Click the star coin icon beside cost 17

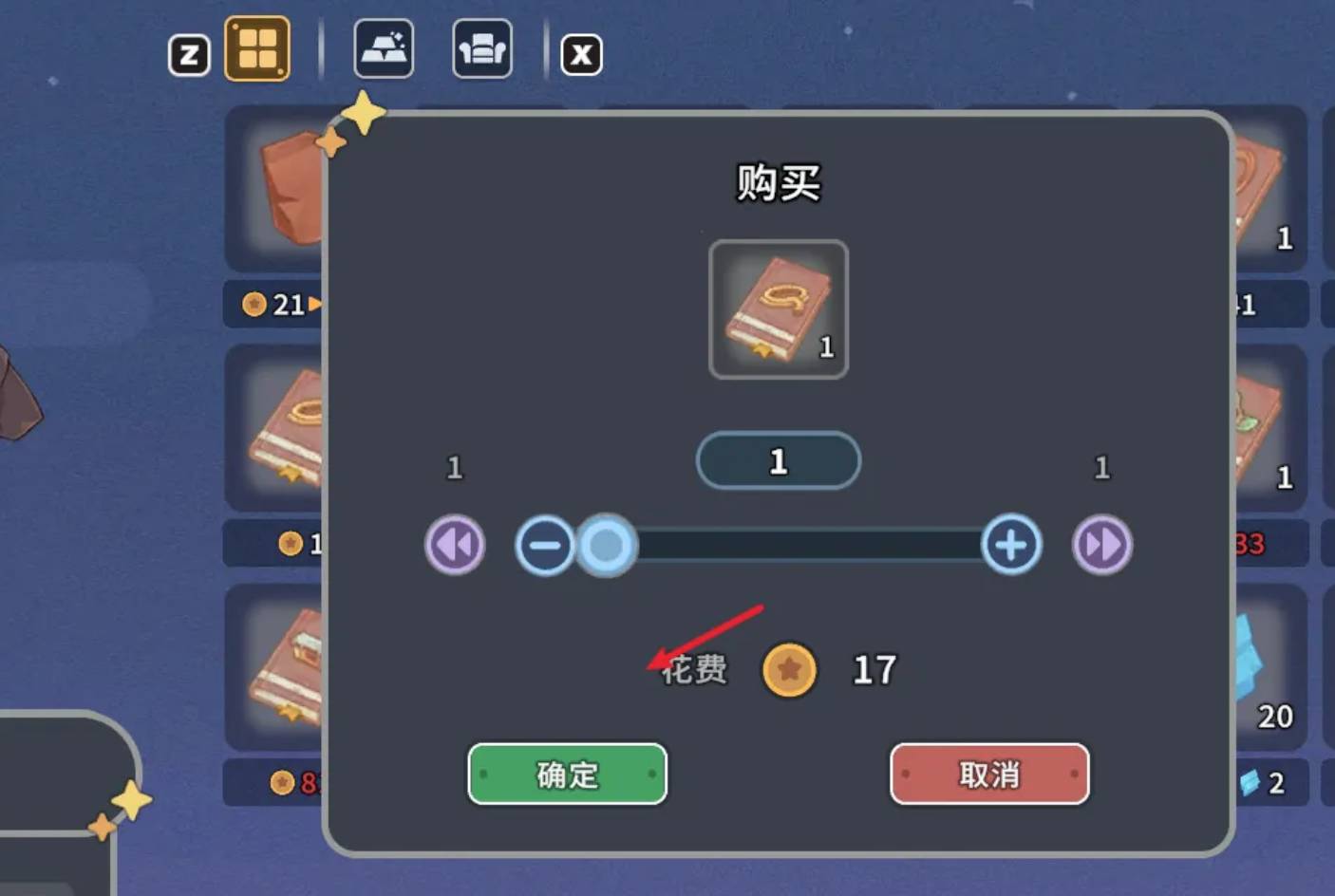tap(789, 669)
